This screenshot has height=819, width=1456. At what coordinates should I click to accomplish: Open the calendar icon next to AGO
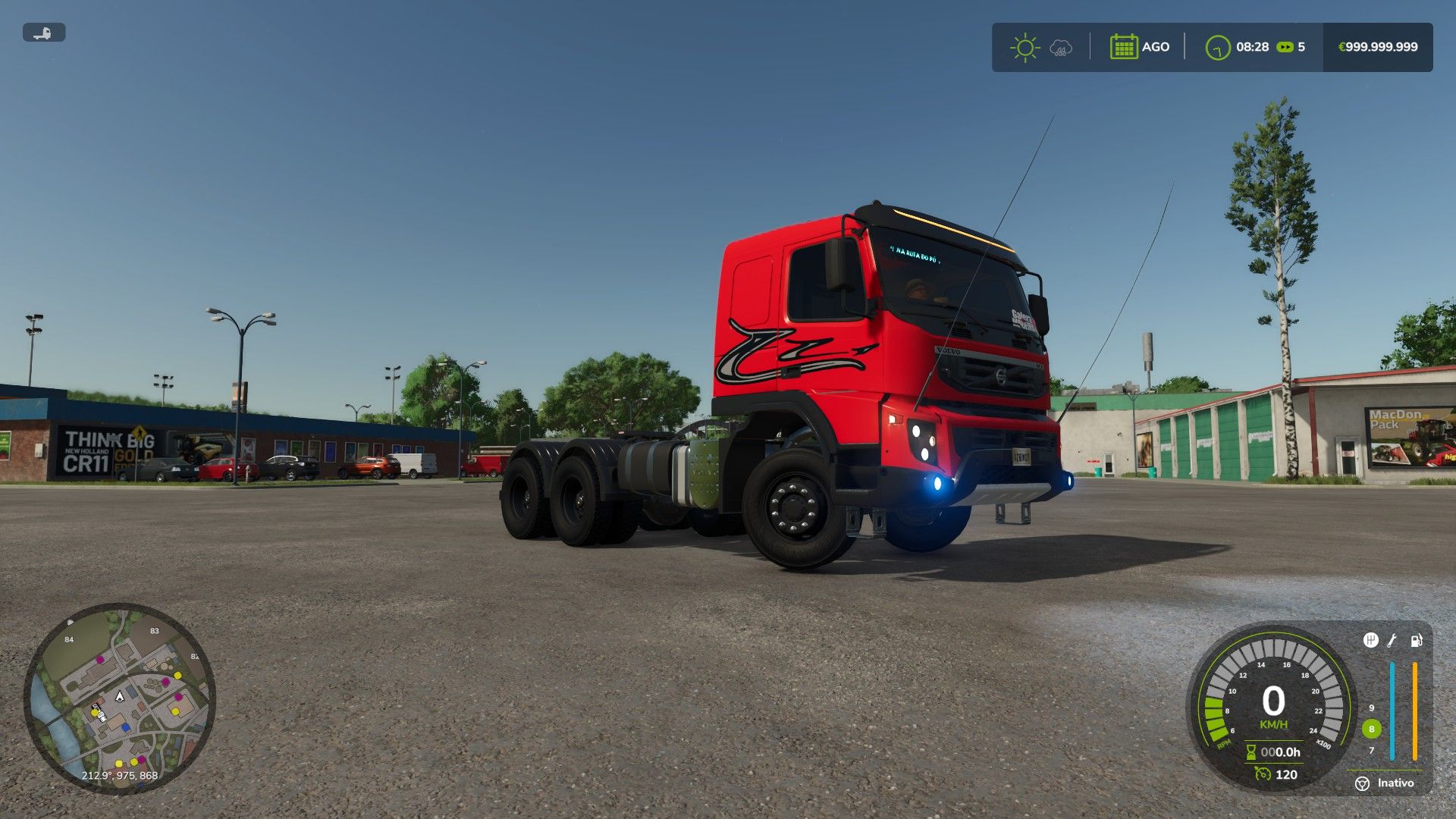pos(1123,47)
